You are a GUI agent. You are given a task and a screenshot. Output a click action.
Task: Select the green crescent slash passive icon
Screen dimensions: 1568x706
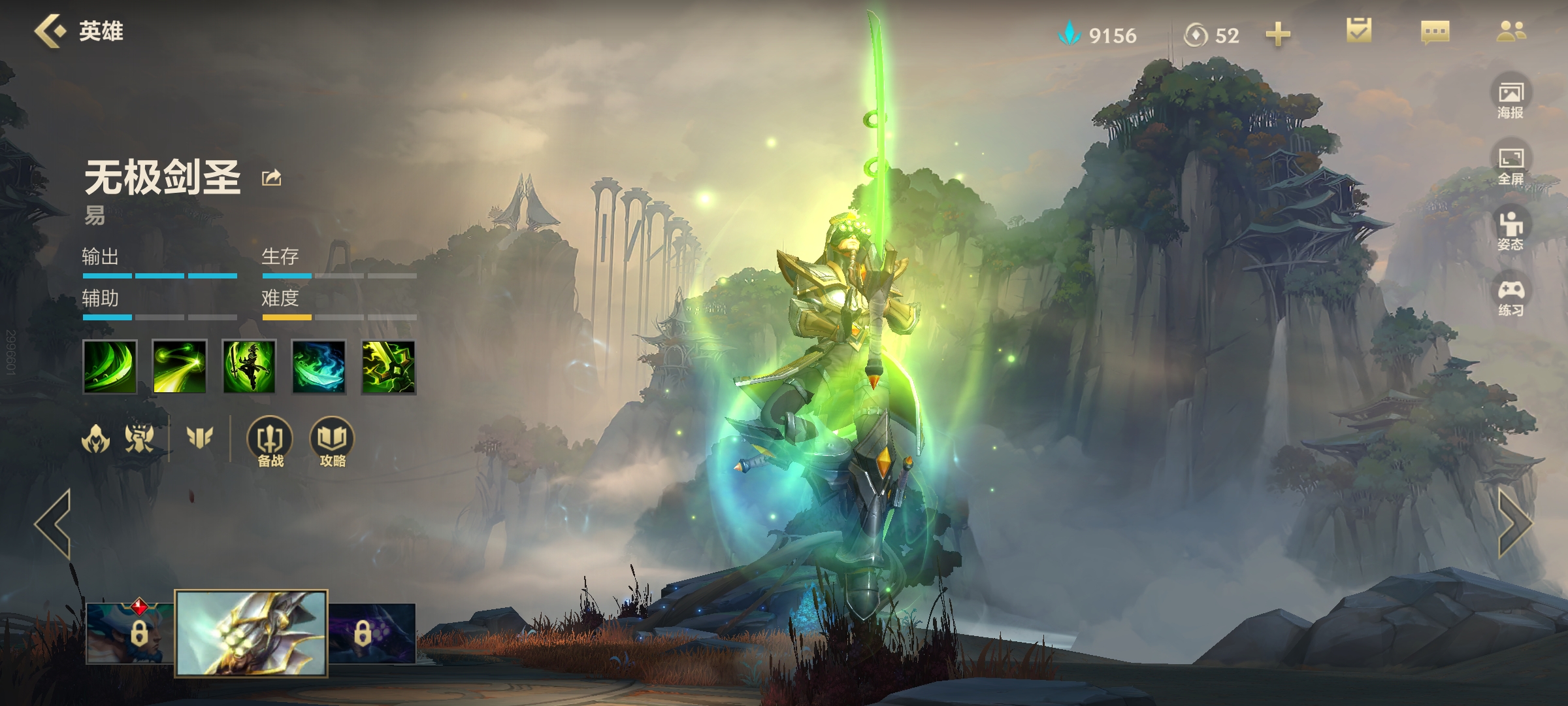coord(110,367)
